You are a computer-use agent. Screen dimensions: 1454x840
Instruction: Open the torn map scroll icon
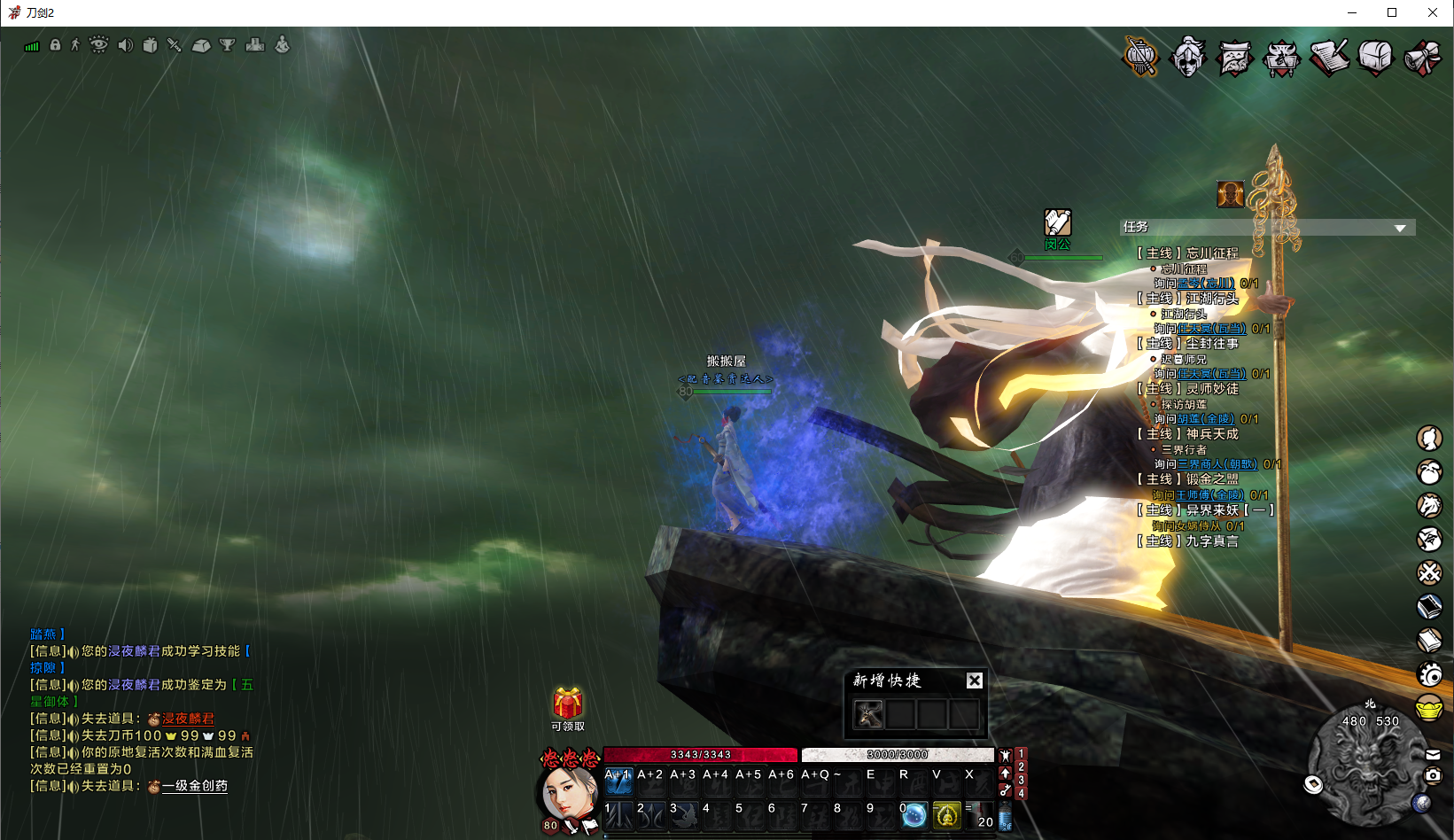[x=1234, y=58]
